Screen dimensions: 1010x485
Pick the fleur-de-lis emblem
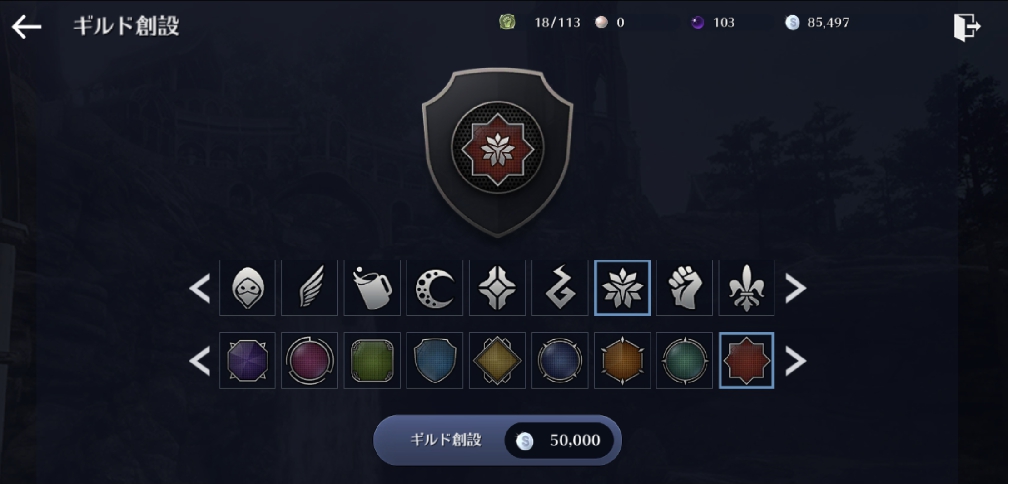[746, 288]
